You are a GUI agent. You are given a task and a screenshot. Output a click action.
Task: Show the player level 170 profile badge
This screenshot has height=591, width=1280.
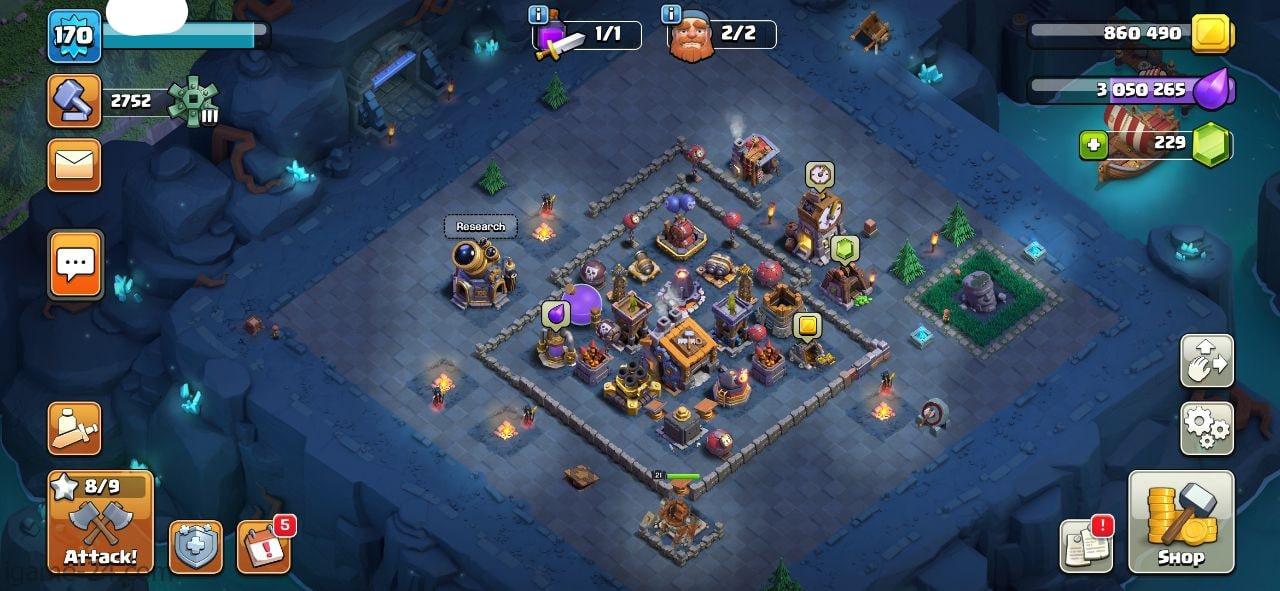coord(74,36)
